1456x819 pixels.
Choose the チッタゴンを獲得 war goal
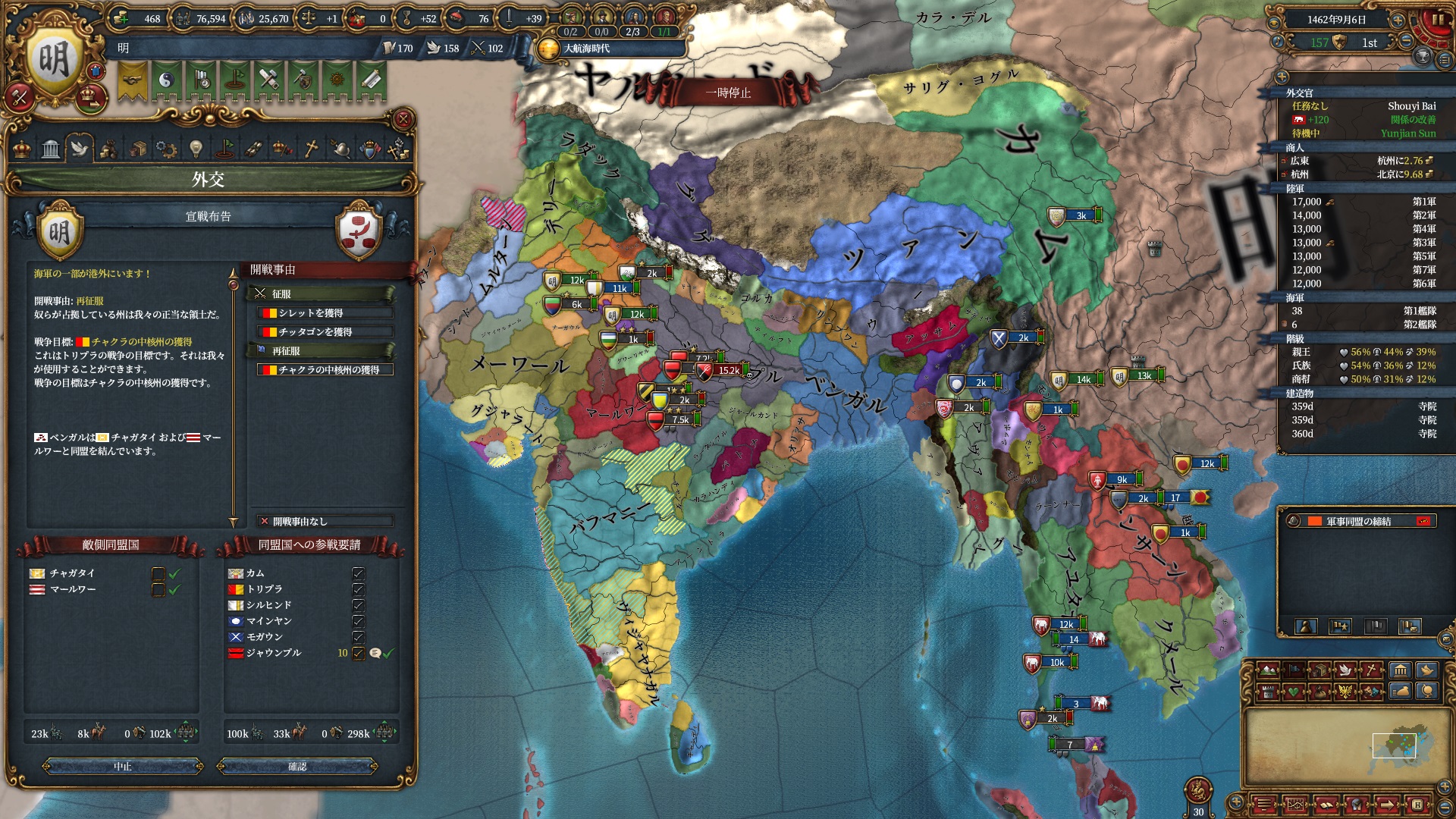click(x=325, y=332)
